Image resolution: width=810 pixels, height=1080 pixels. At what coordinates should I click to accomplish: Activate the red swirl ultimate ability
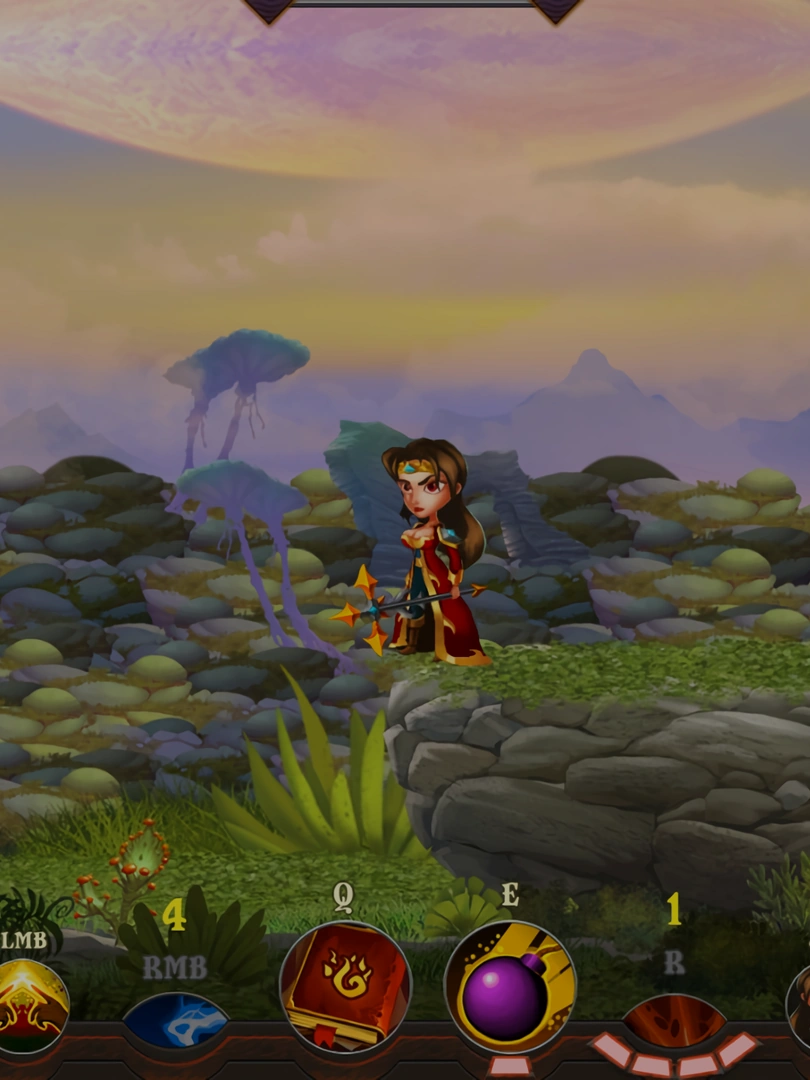click(x=674, y=1022)
